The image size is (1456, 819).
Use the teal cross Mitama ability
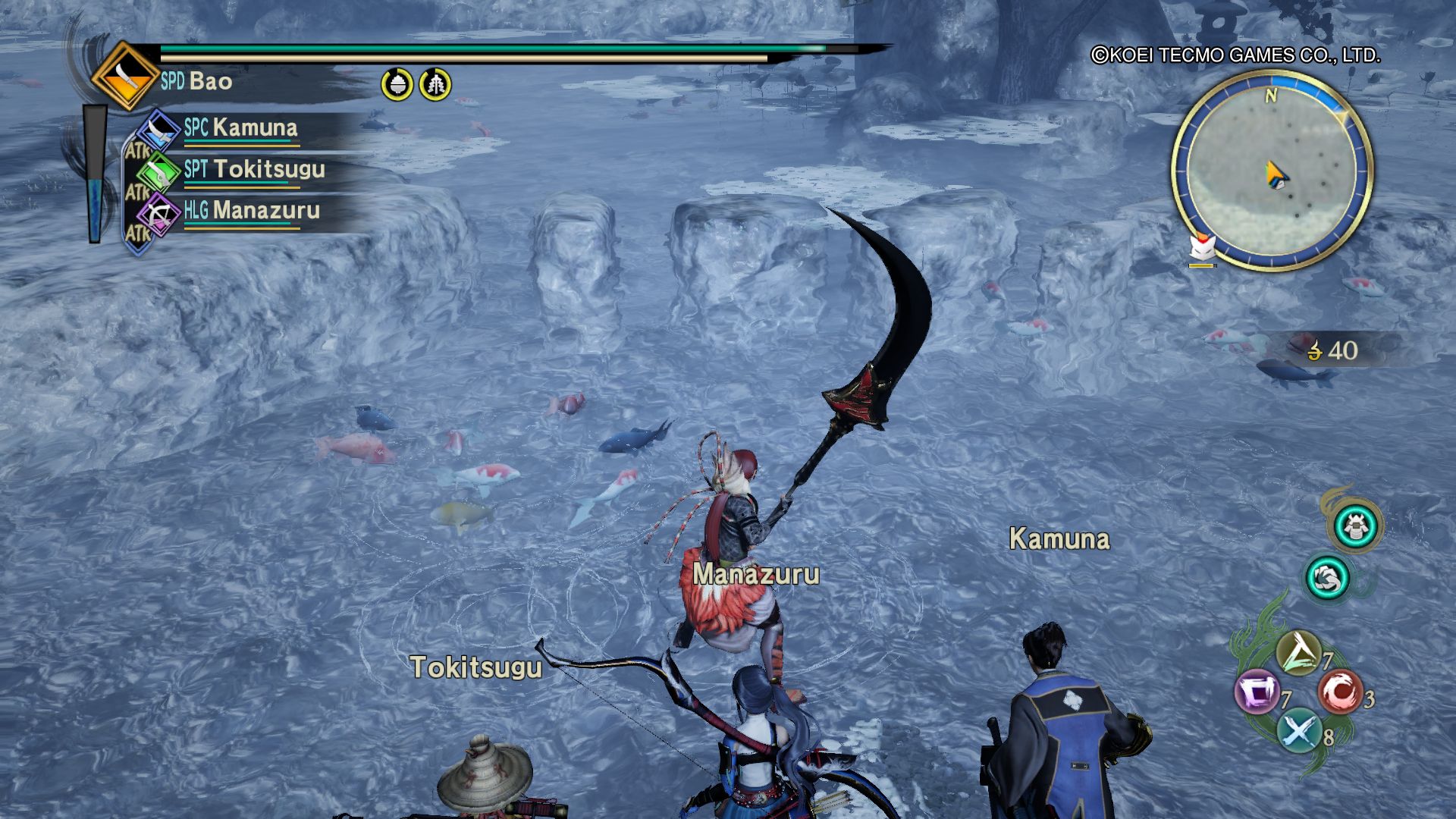point(1298,731)
